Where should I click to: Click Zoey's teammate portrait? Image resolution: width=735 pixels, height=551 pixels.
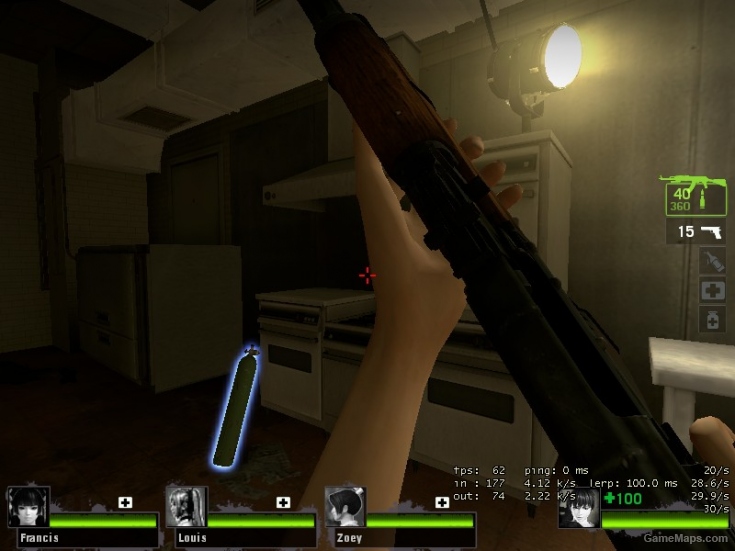[x=345, y=507]
